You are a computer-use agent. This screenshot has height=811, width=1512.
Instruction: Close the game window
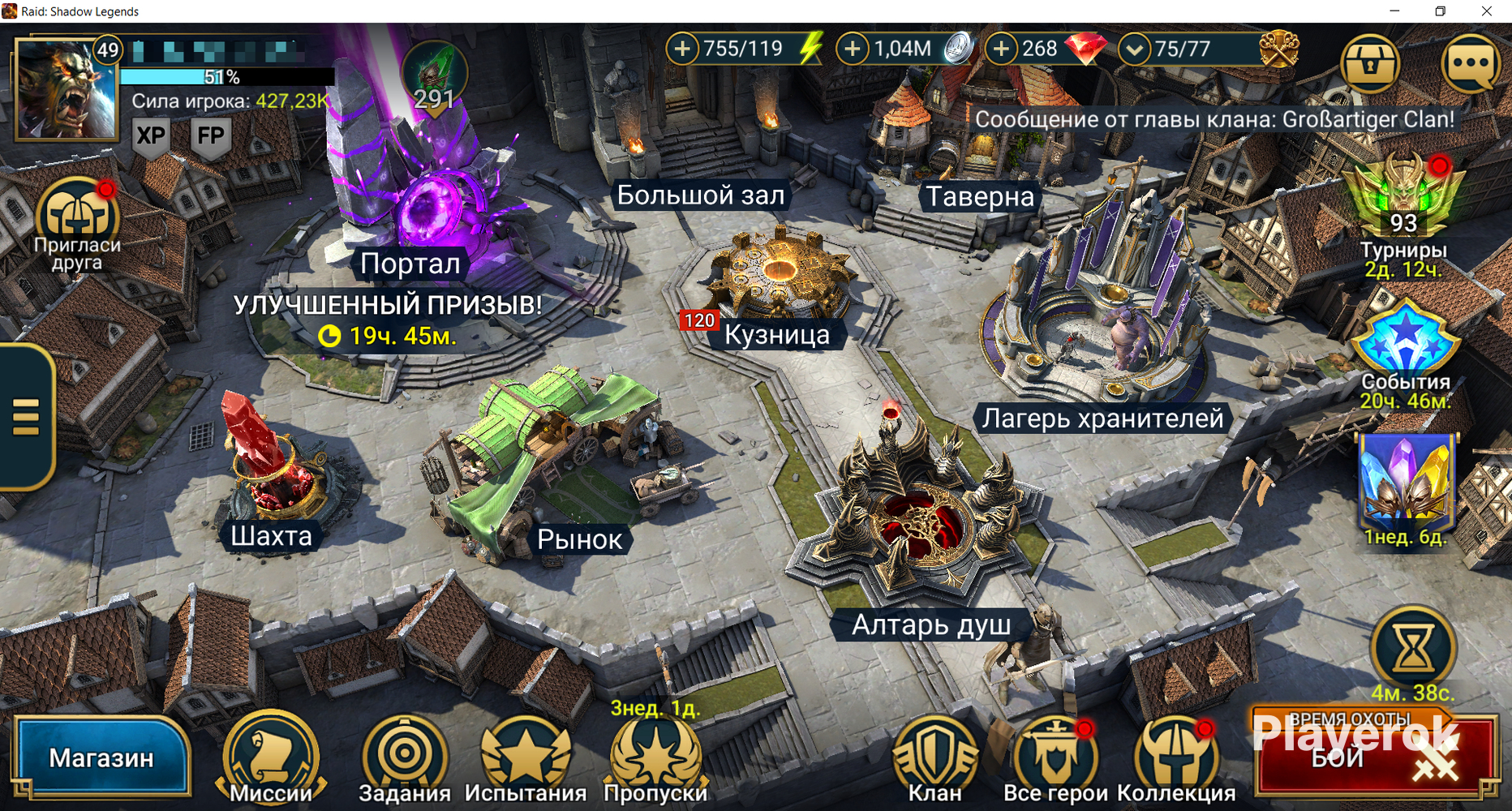[1487, 11]
